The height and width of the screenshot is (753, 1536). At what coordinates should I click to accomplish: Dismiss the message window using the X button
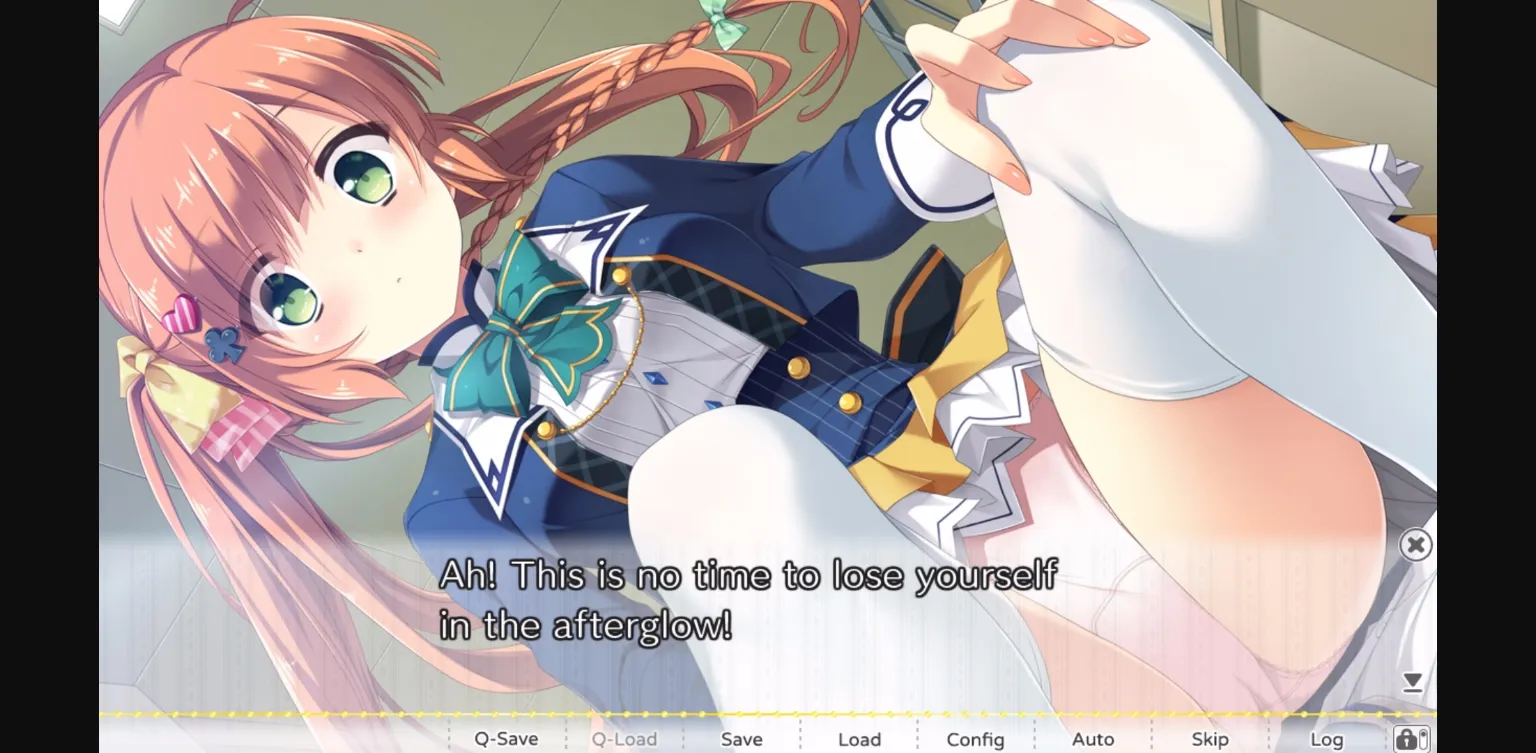pyautogui.click(x=1416, y=544)
